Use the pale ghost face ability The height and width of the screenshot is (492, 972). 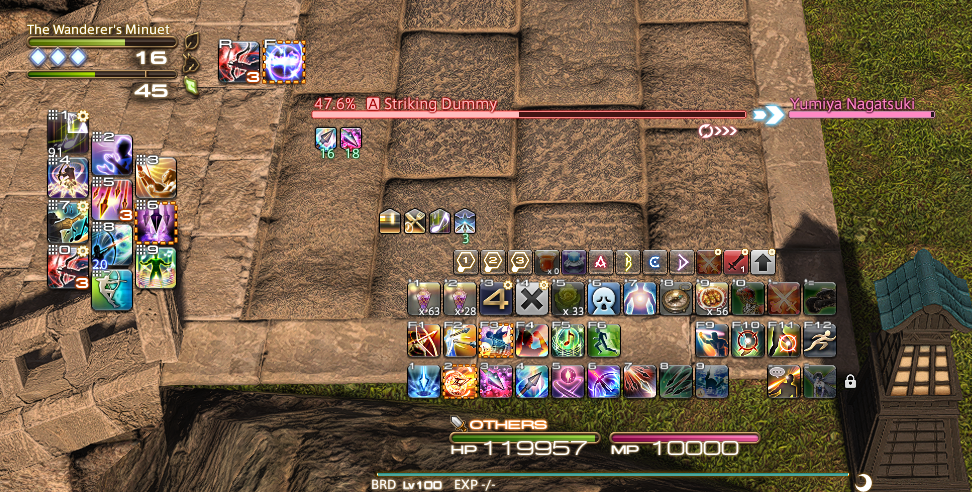coord(604,298)
